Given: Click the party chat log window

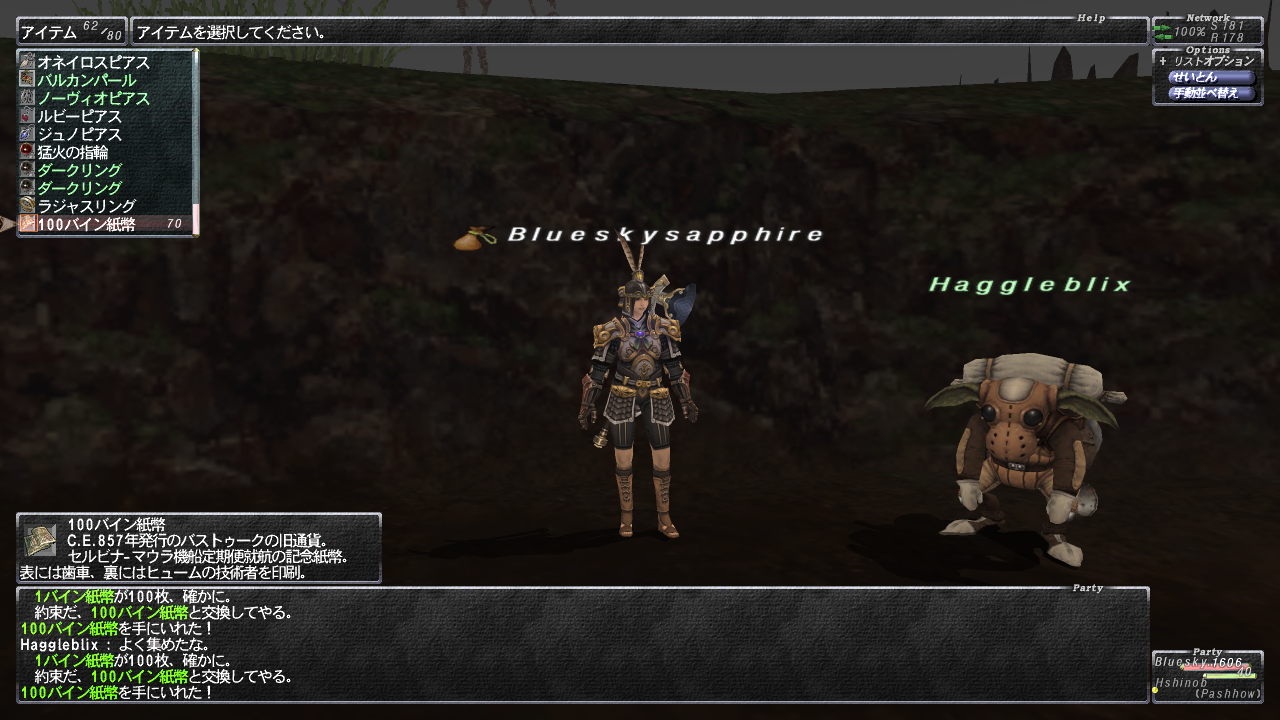Looking at the screenshot, I should point(582,644).
